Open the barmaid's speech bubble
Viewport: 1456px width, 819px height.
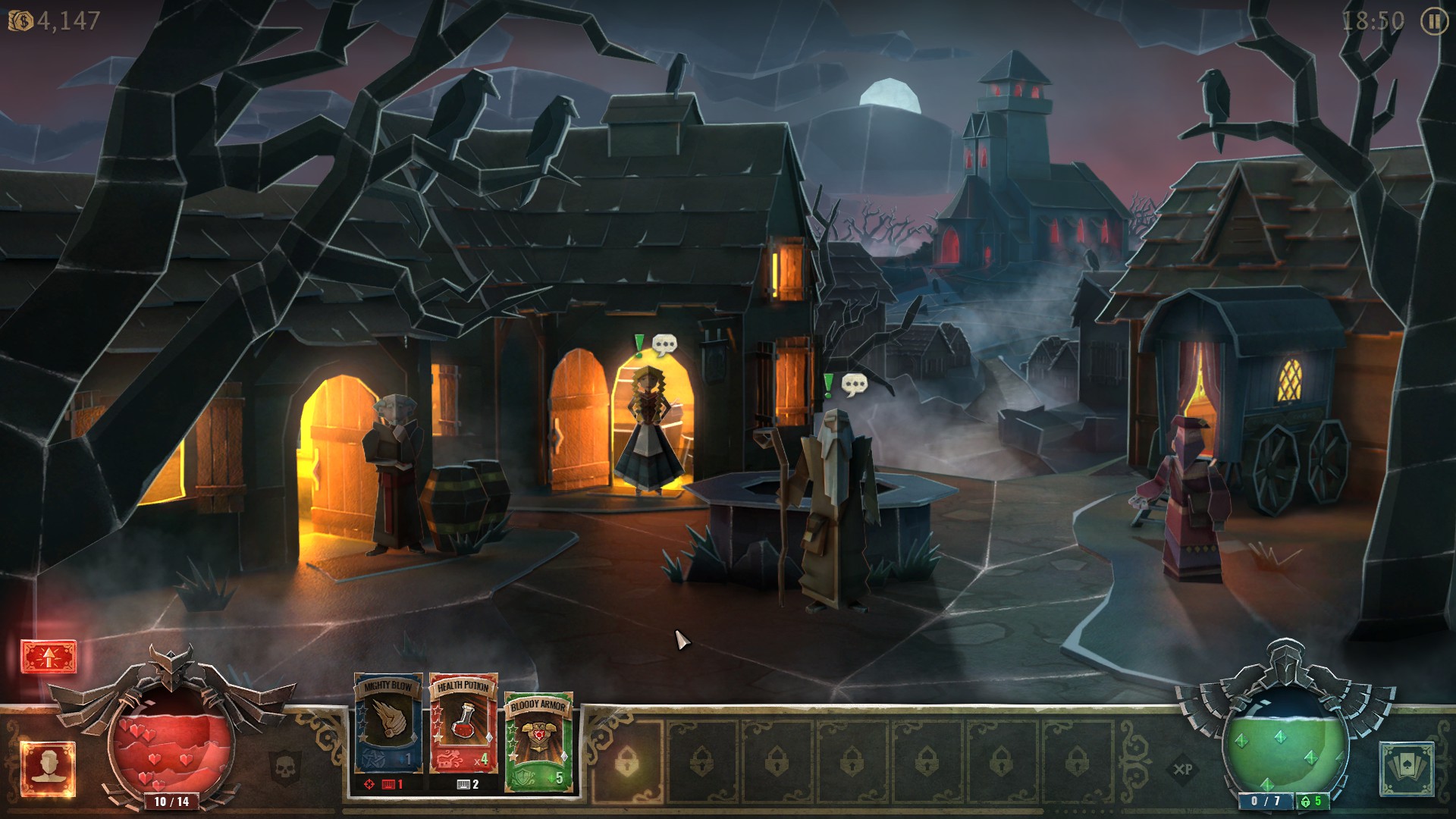pyautogui.click(x=664, y=346)
